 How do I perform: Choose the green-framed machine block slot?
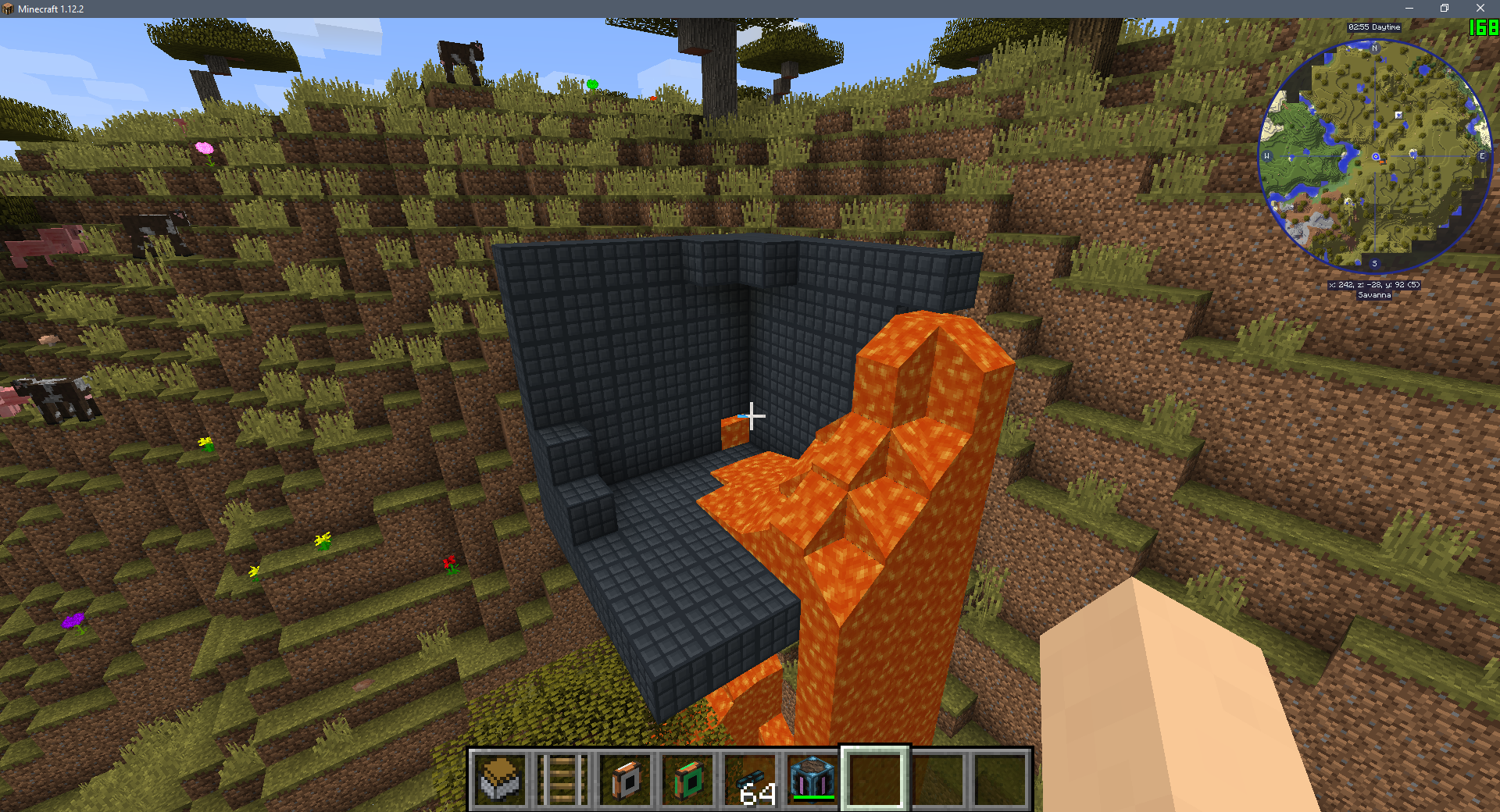(687, 779)
